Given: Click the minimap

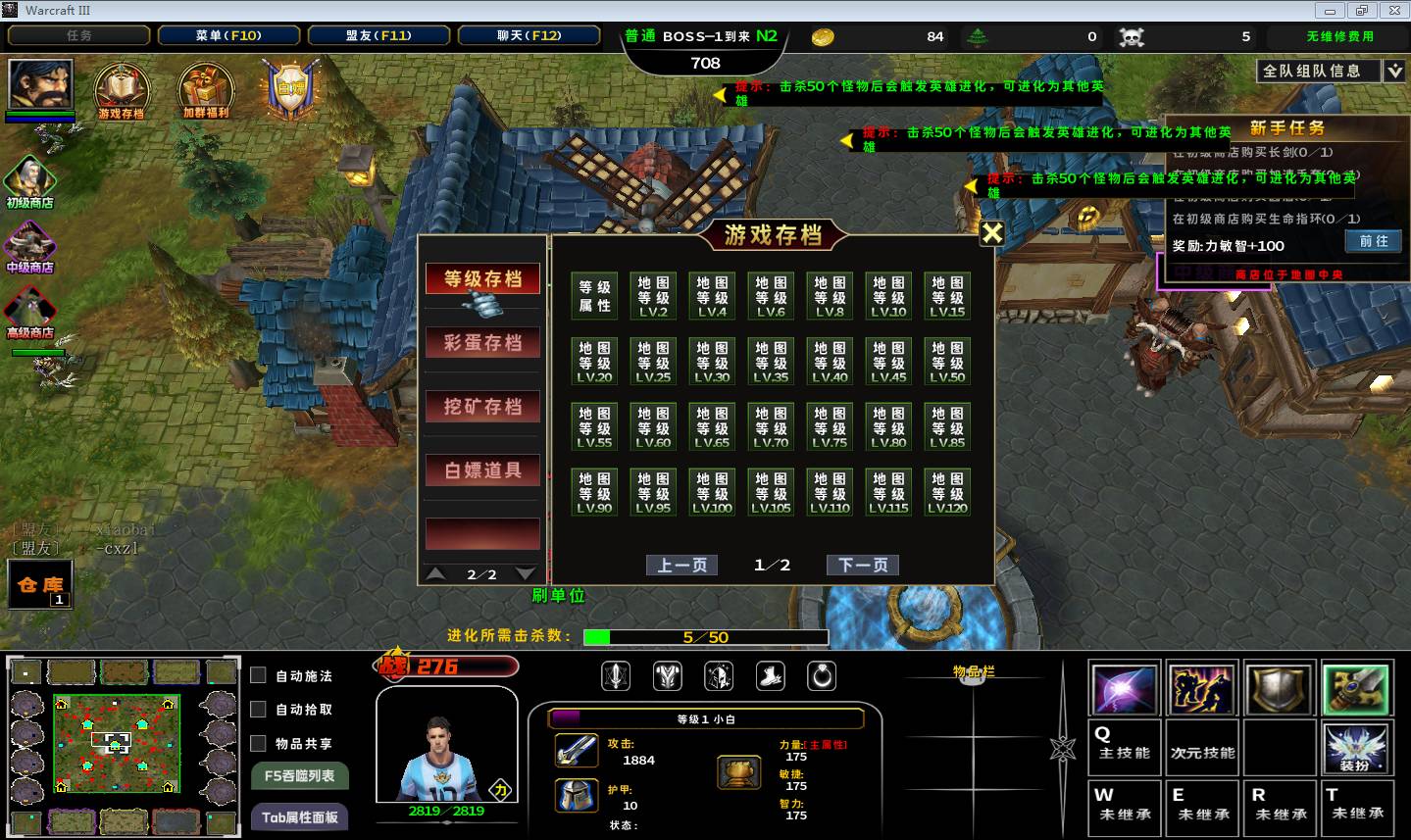Looking at the screenshot, I should 117,743.
